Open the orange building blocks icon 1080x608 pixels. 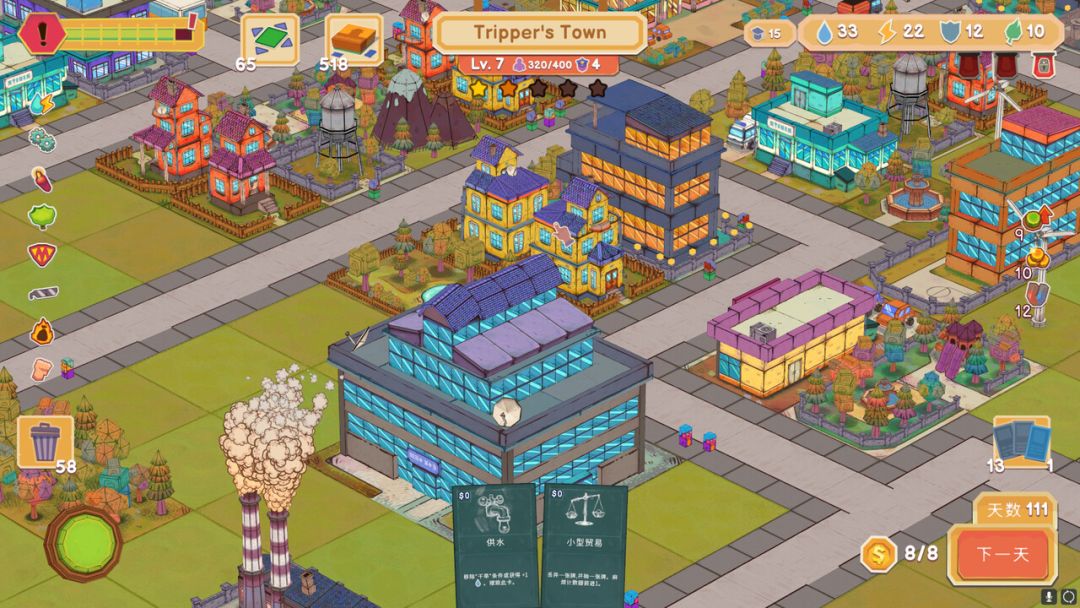(x=353, y=40)
